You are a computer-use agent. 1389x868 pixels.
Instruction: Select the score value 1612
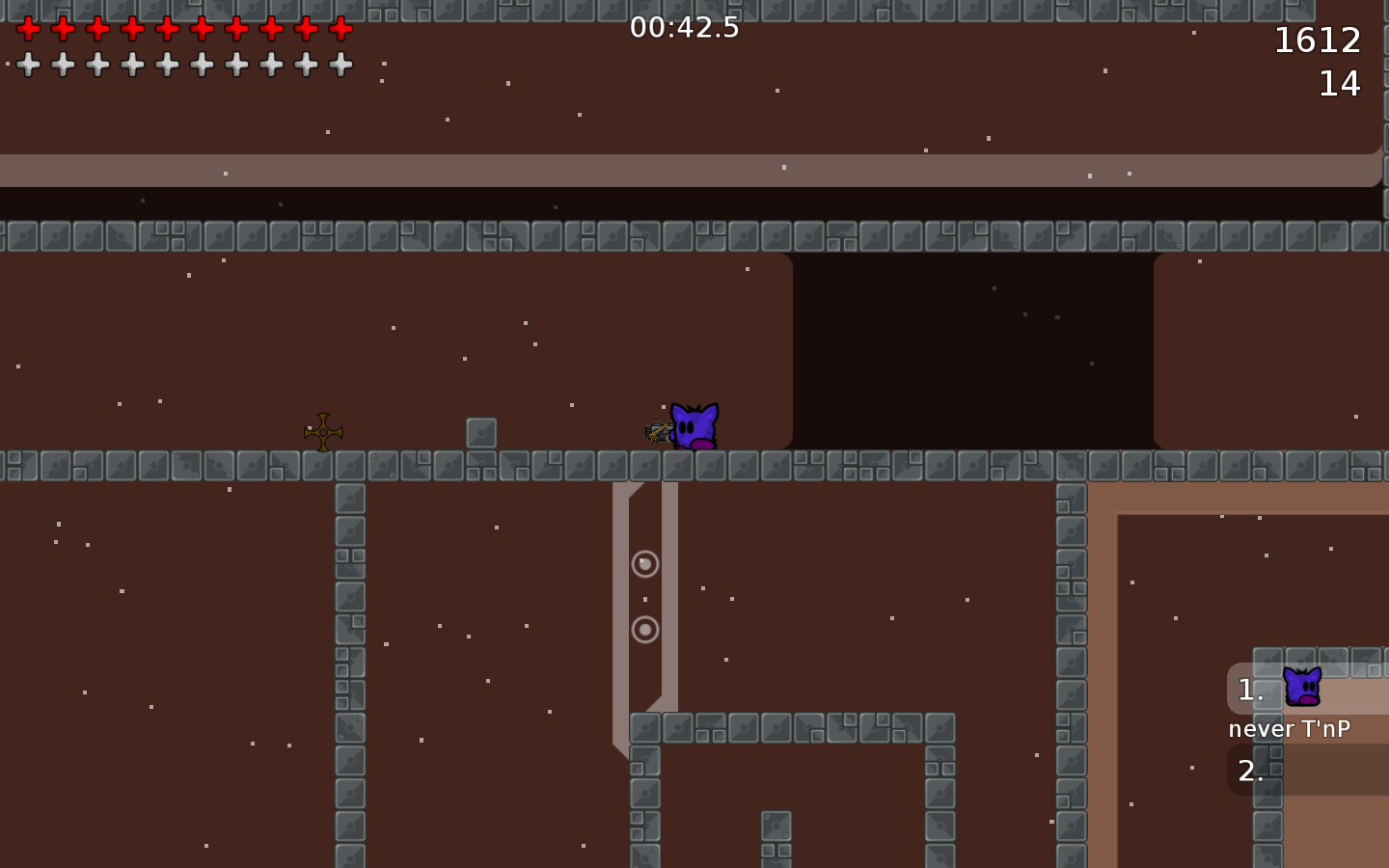click(1318, 41)
